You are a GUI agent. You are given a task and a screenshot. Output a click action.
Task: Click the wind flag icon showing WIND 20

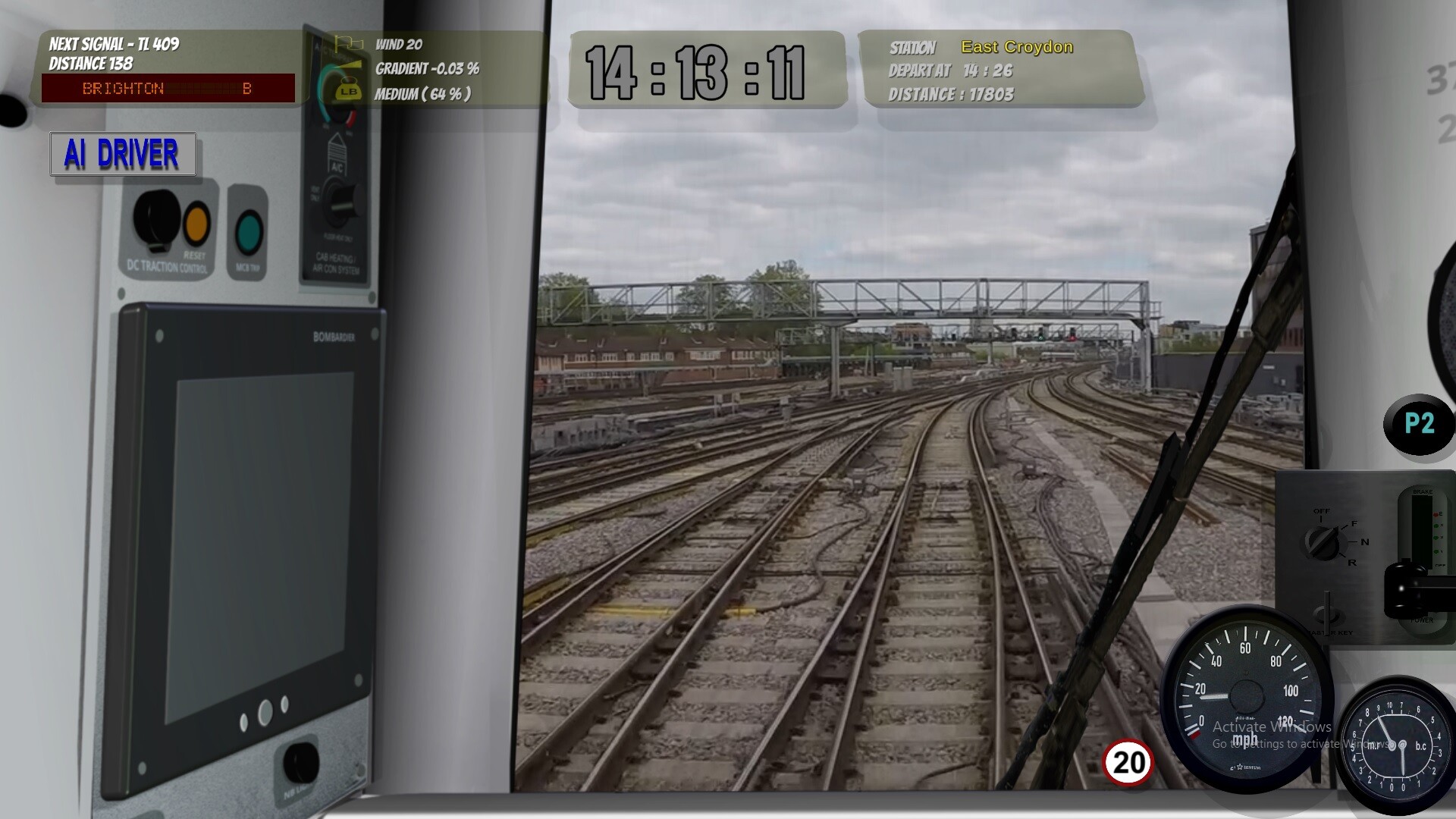(349, 45)
